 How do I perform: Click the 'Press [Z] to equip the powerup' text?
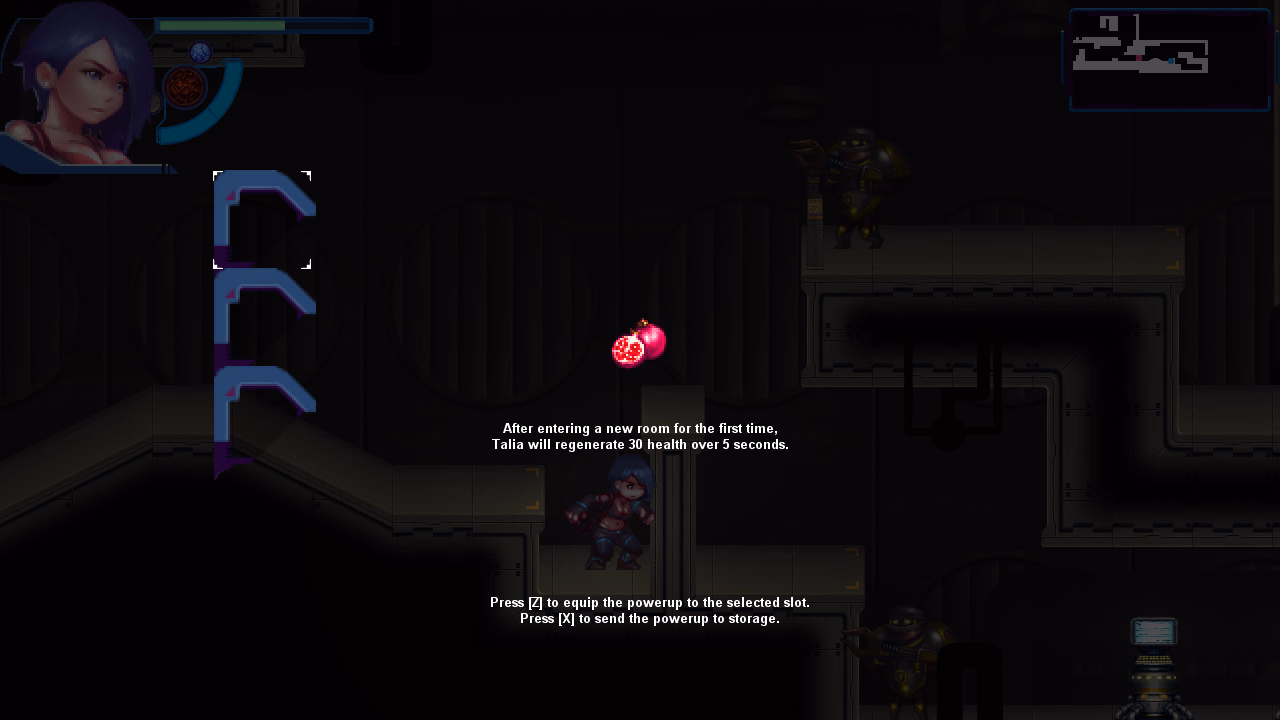[648, 602]
